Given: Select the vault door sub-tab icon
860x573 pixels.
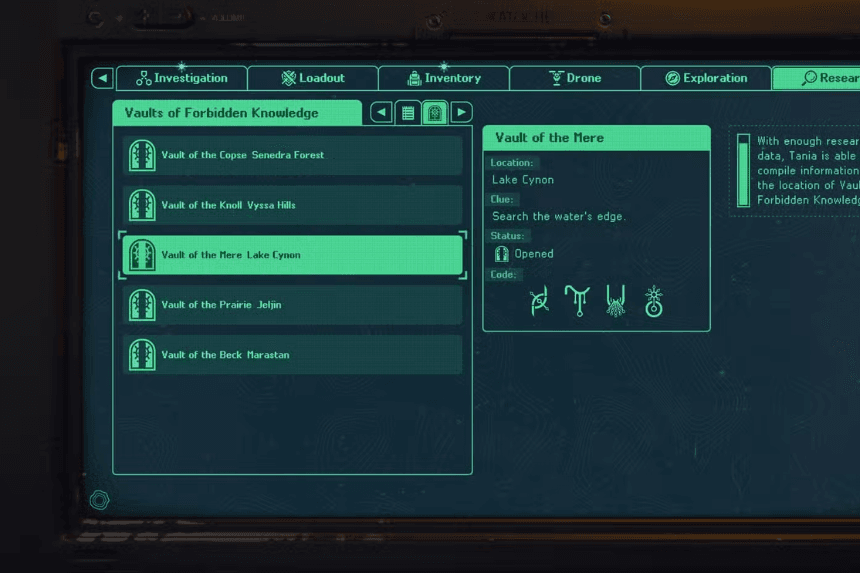Looking at the screenshot, I should 435,113.
